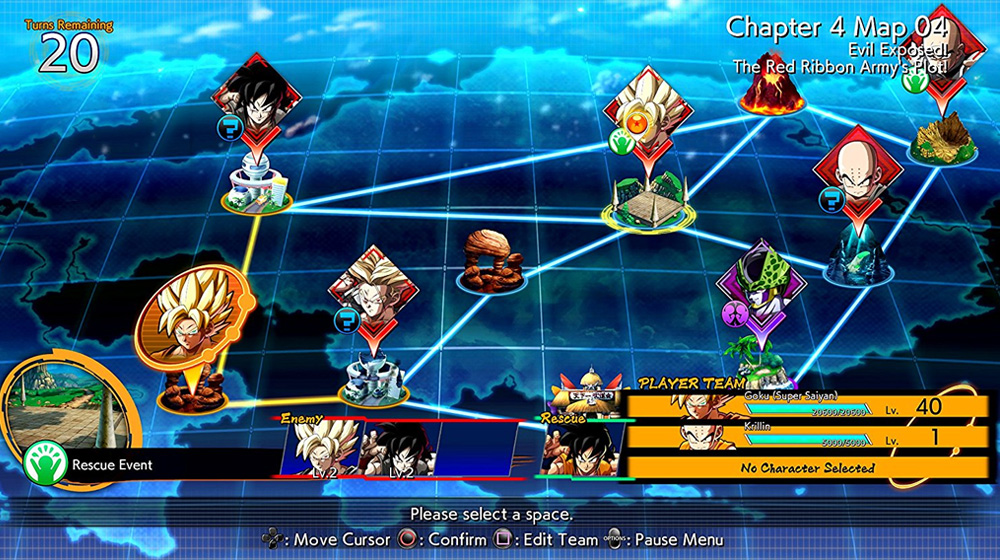Click the Rescue Event label
The height and width of the screenshot is (560, 1000).
111,464
